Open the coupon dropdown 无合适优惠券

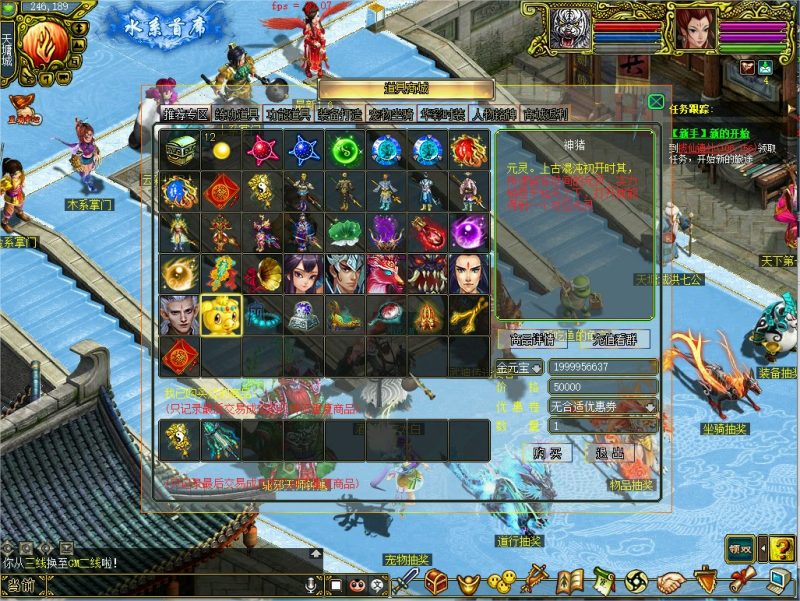pos(652,406)
